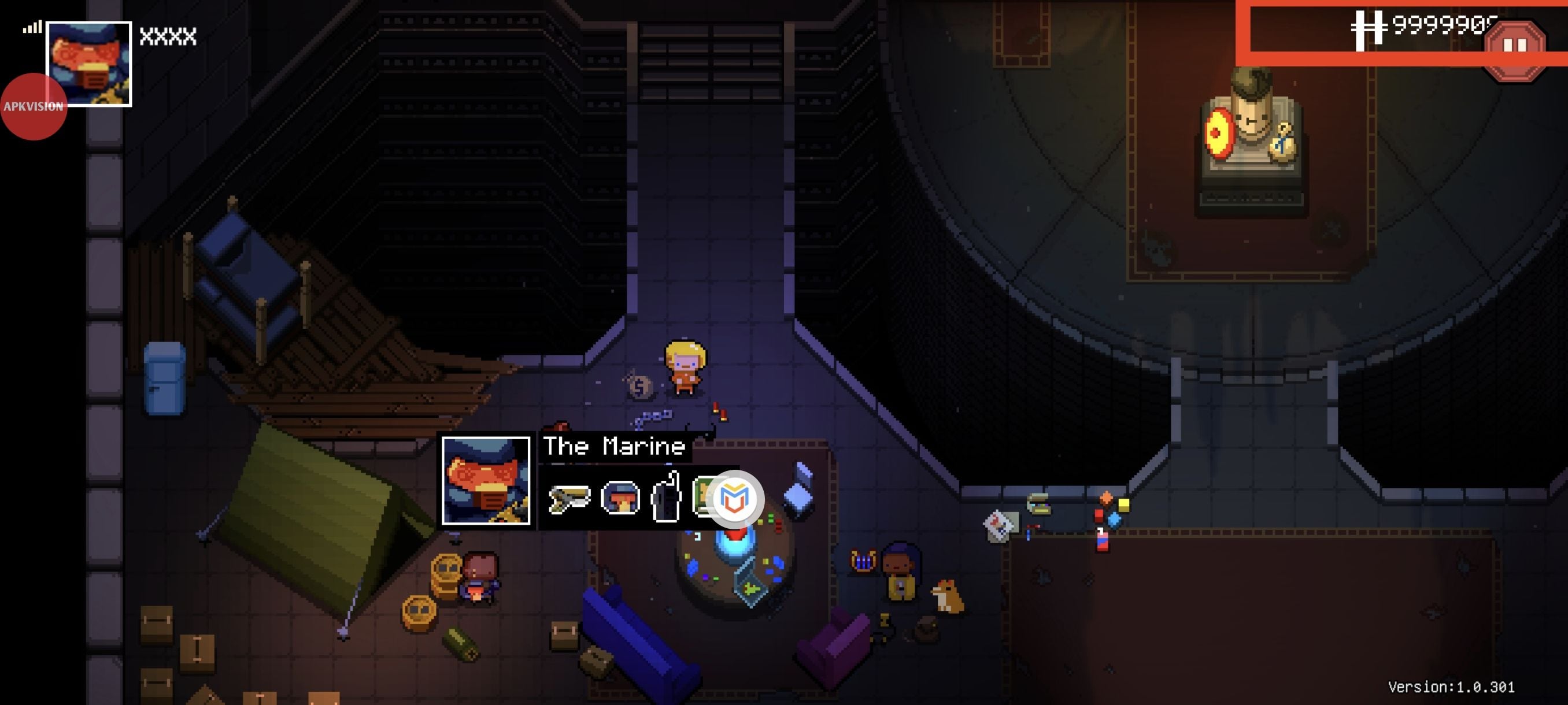Inspect the Marine's sidearm pistol icon
The width and height of the screenshot is (1568, 705).
click(x=569, y=499)
